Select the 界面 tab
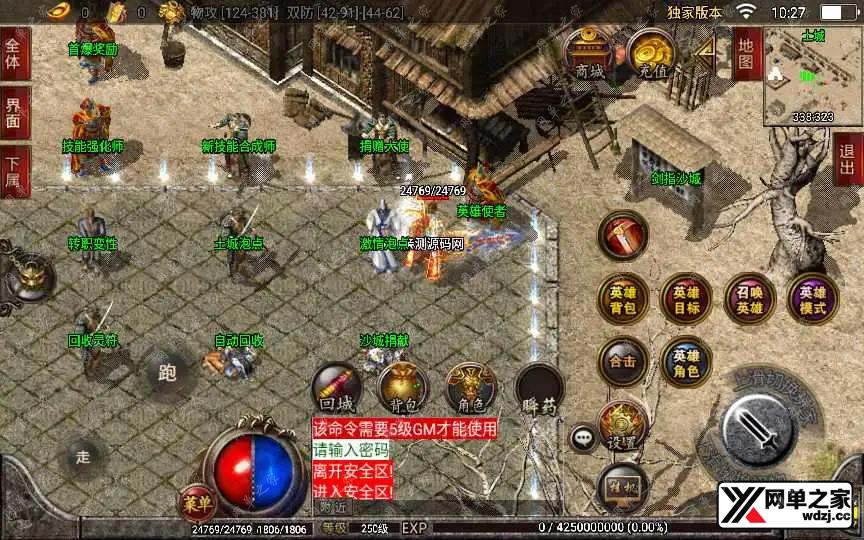The width and height of the screenshot is (864, 540). [15, 112]
